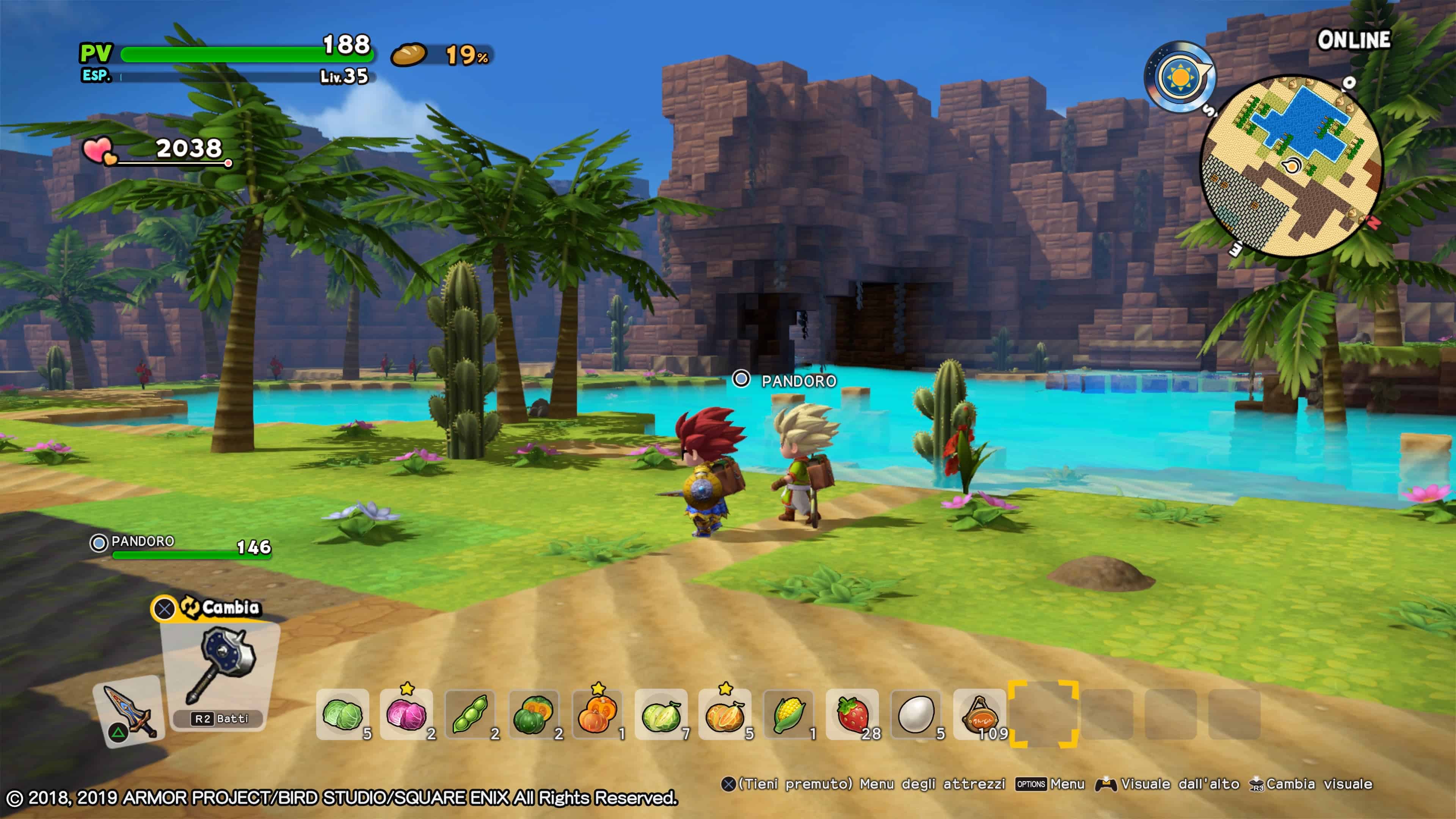Choose the hanging sign item slot
The width and height of the screenshot is (1456, 819).
(x=979, y=714)
